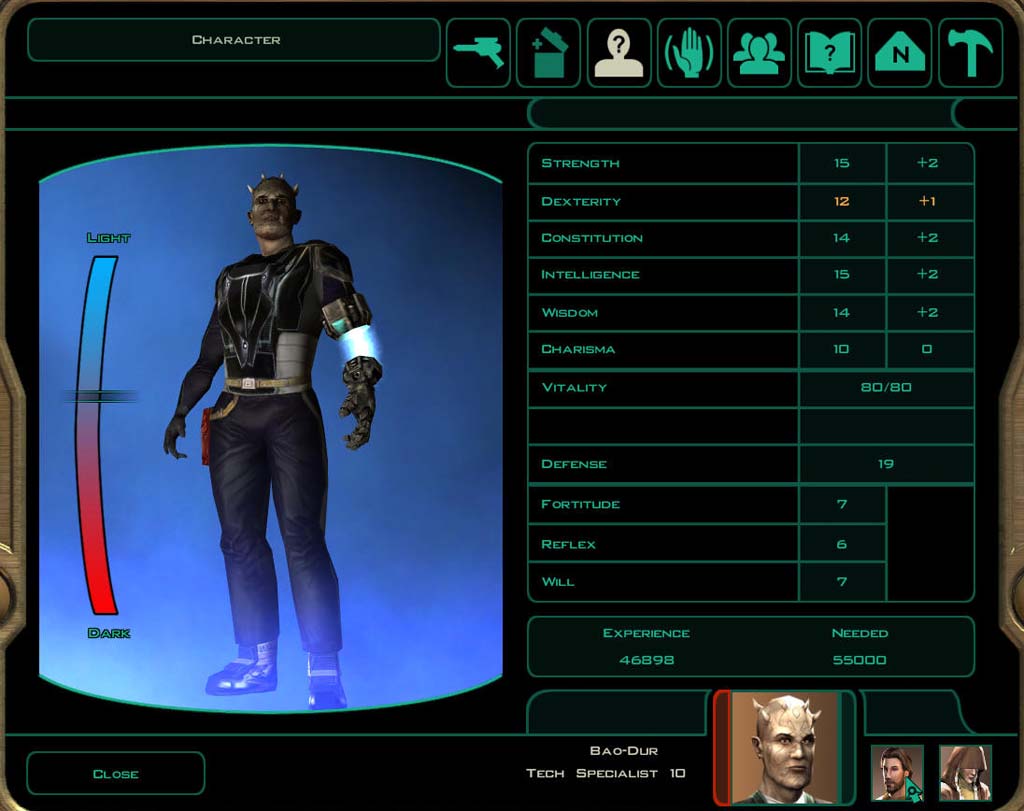Select the character sheet silhouette icon

(x=619, y=53)
